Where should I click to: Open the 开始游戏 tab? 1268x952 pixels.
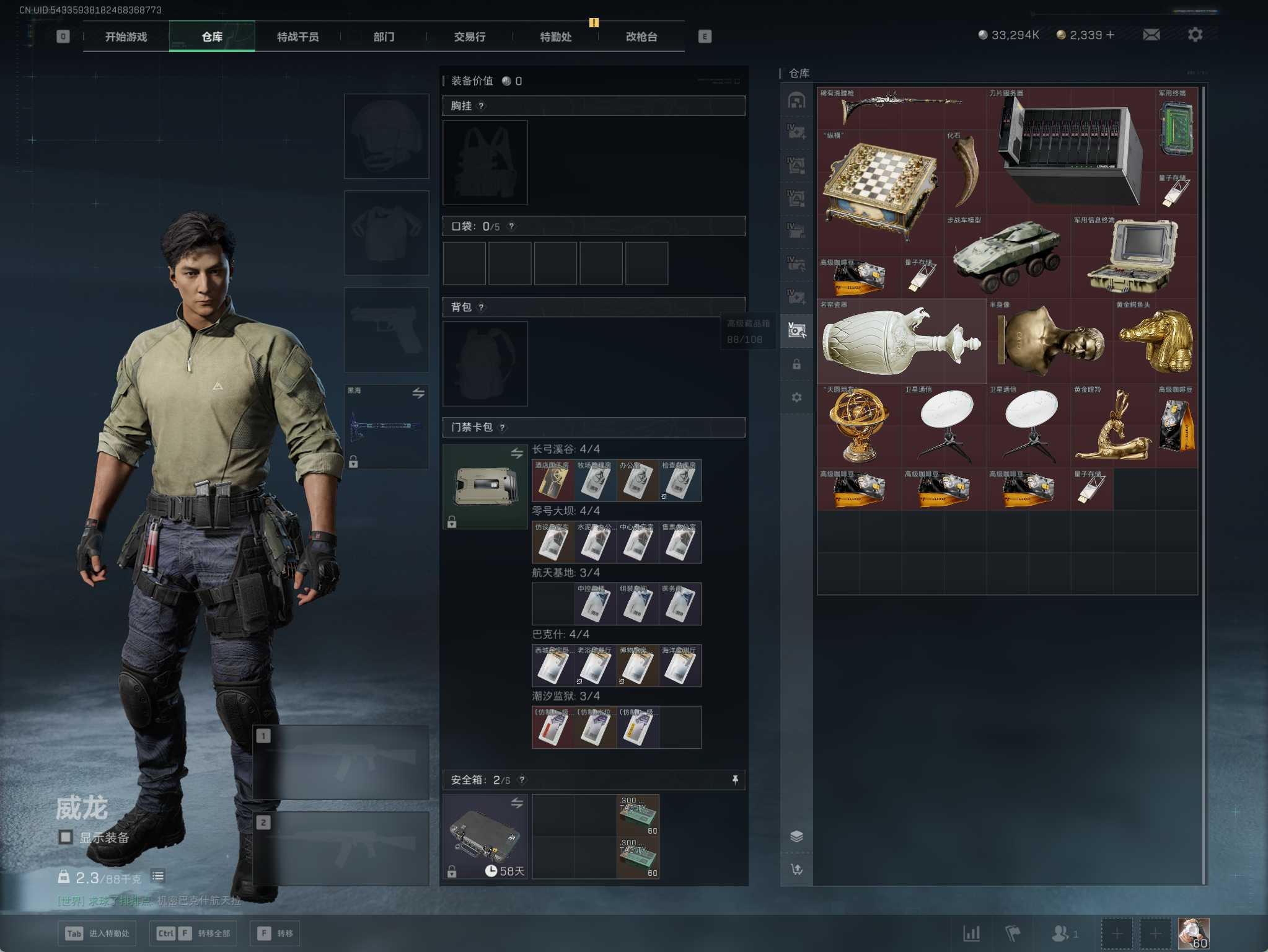(x=126, y=37)
